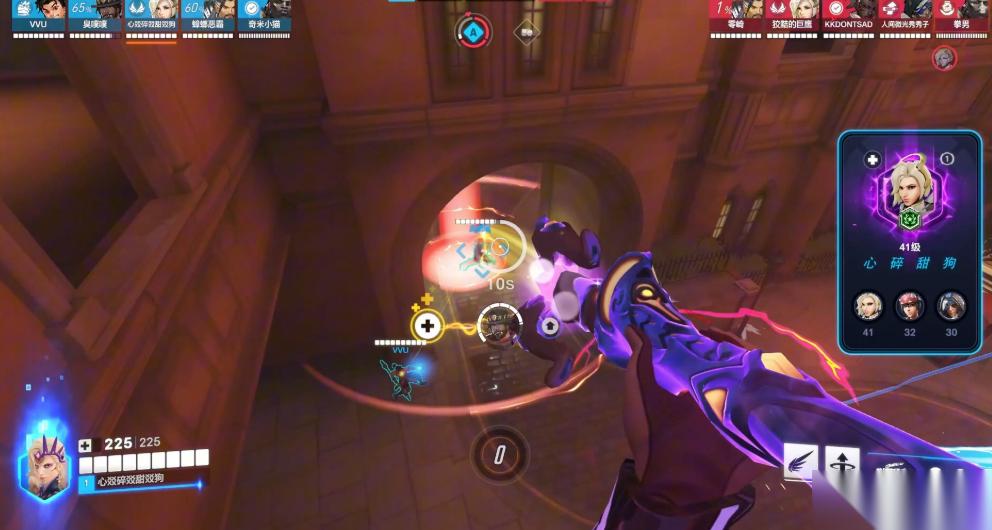992x530 pixels.
Task: Click the objective point A indicator
Action: [473, 31]
